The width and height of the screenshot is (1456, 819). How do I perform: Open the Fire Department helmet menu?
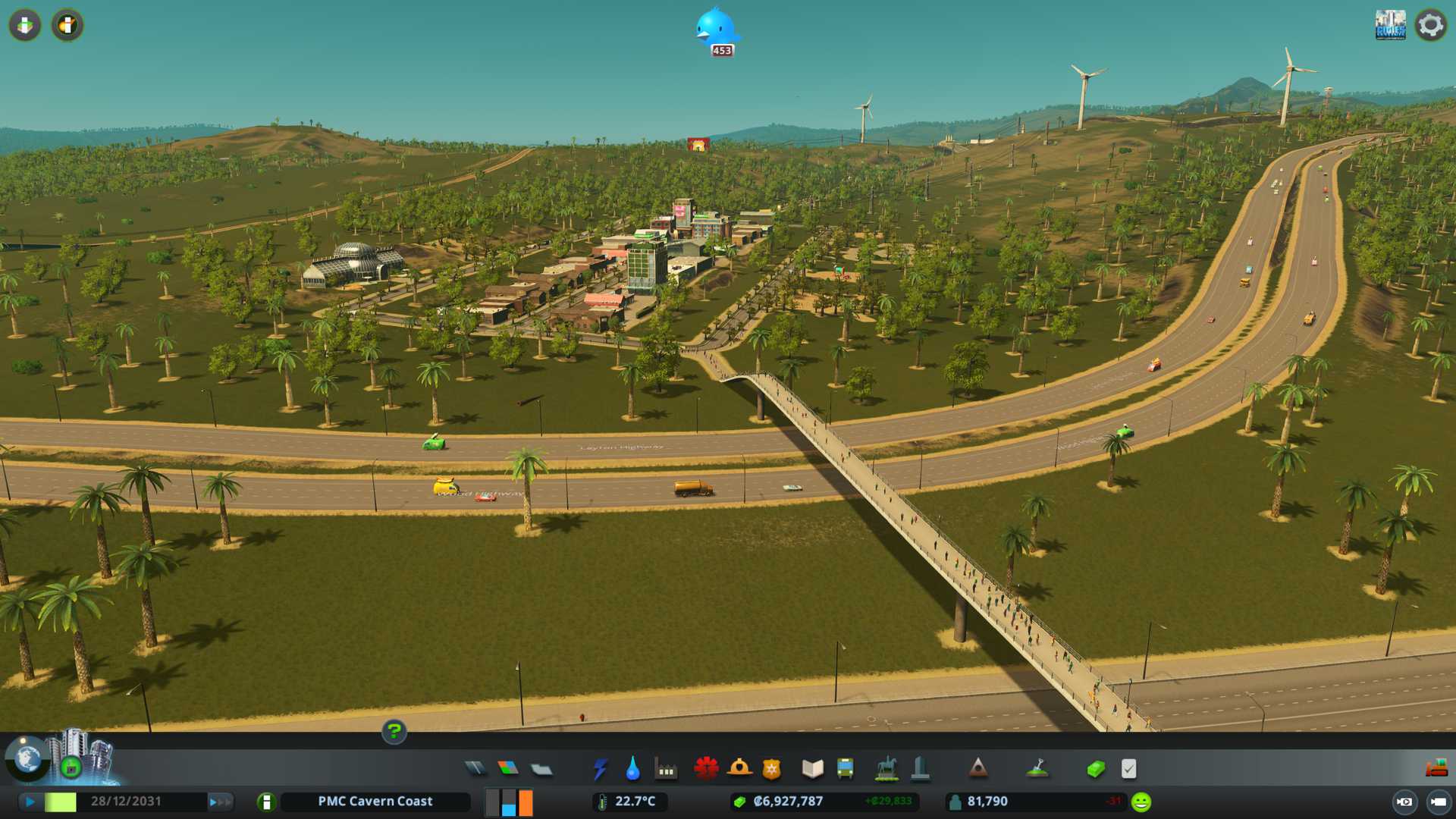click(x=739, y=769)
